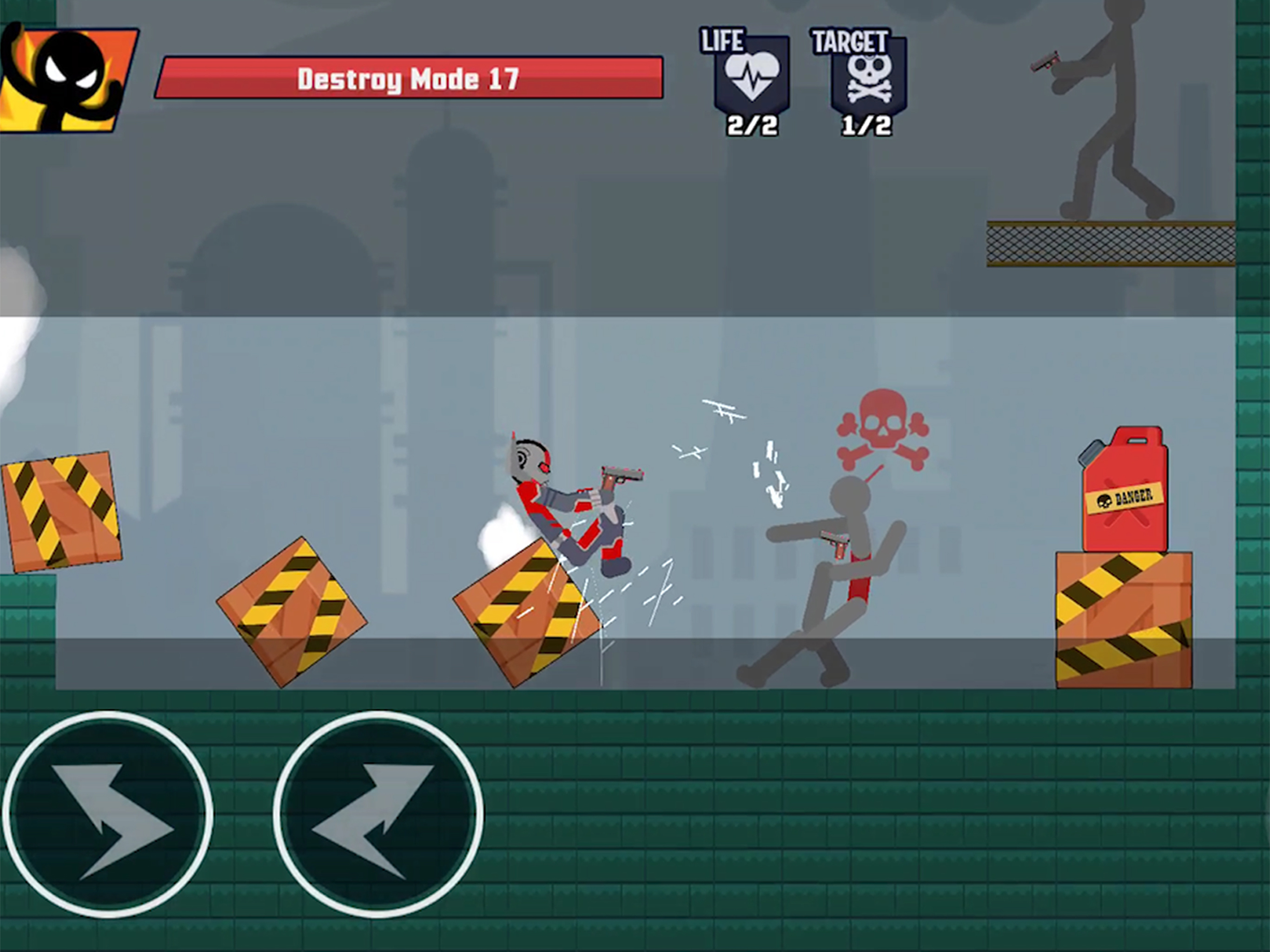The height and width of the screenshot is (952, 1270).
Task: Tap the right-pointing zigzag arrow control
Action: coord(108,814)
